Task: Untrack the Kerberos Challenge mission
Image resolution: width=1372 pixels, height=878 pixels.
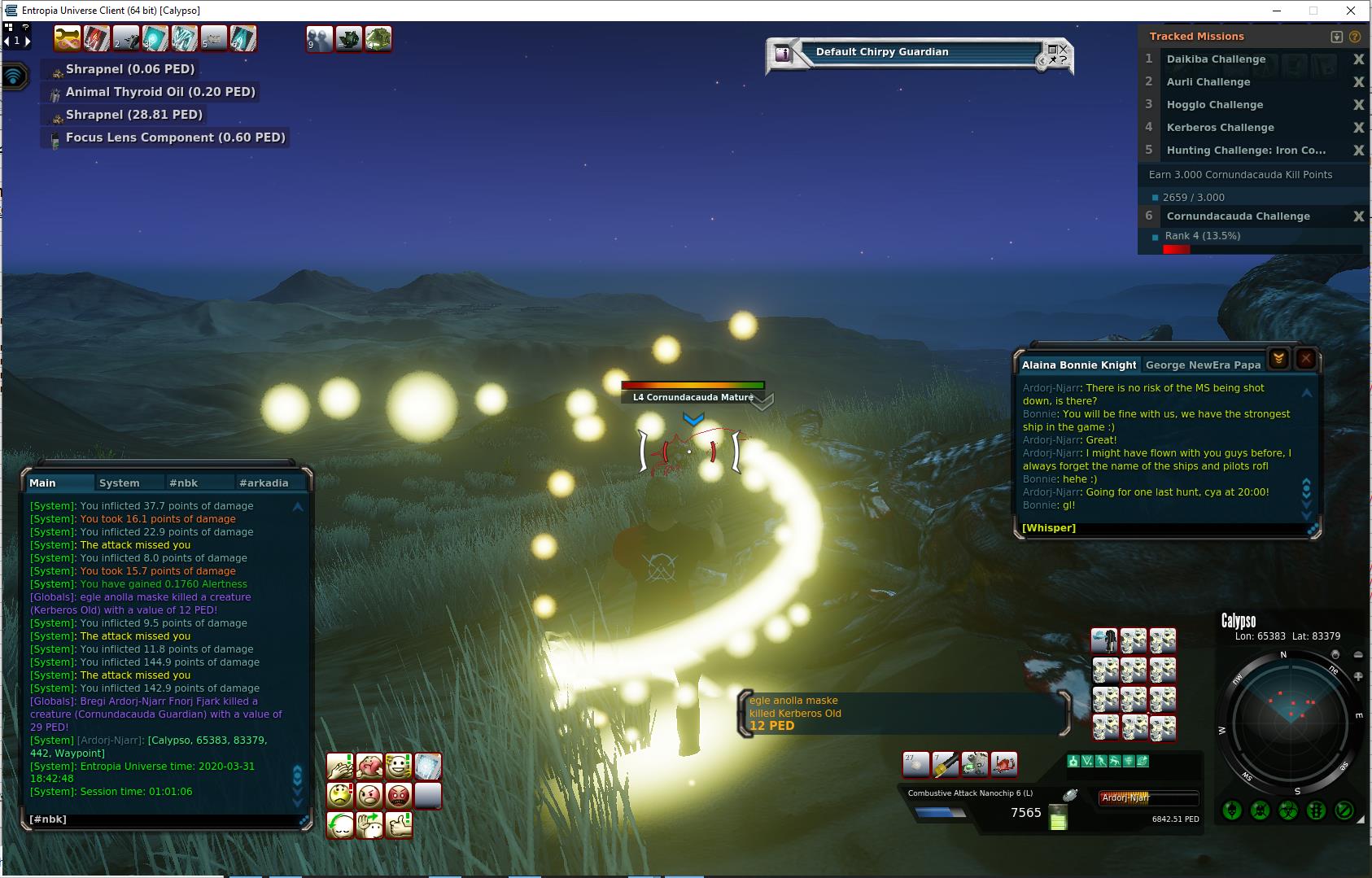Action: pos(1358,128)
